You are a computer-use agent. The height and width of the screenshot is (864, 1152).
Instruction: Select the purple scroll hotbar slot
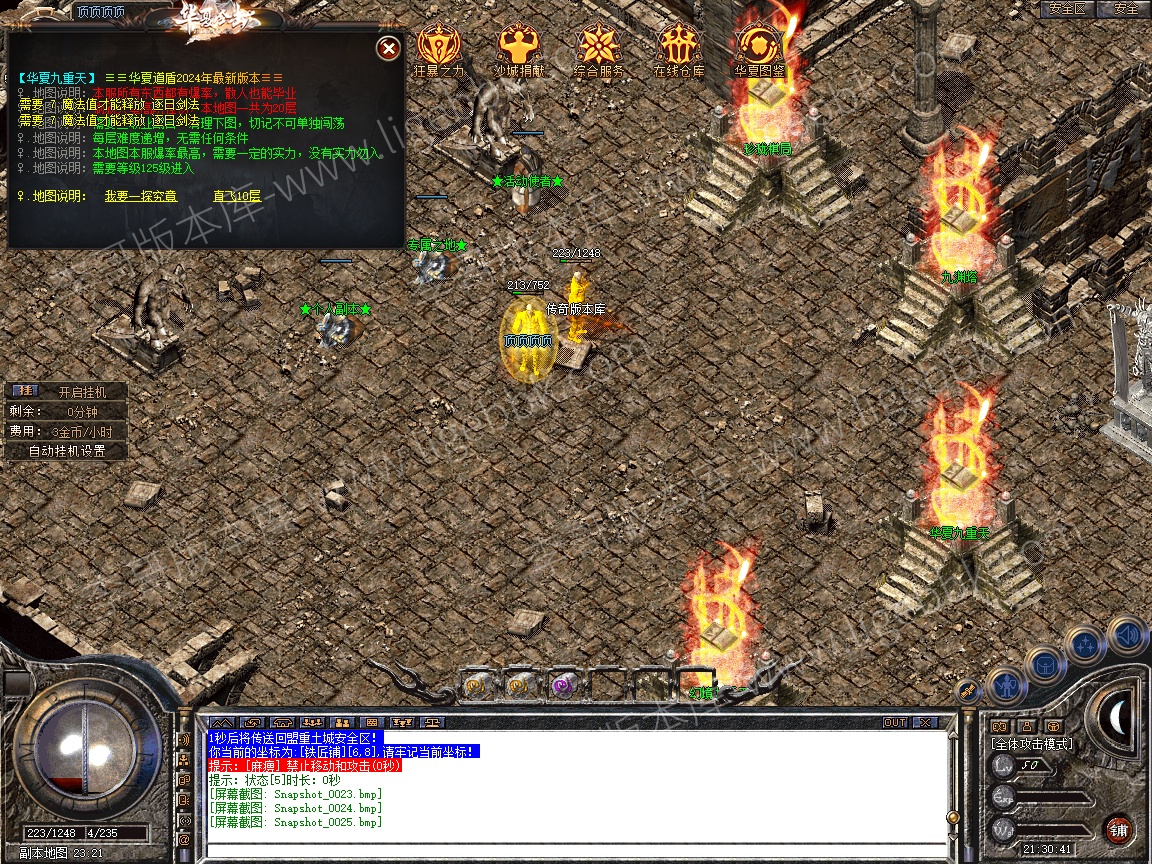[x=562, y=686]
